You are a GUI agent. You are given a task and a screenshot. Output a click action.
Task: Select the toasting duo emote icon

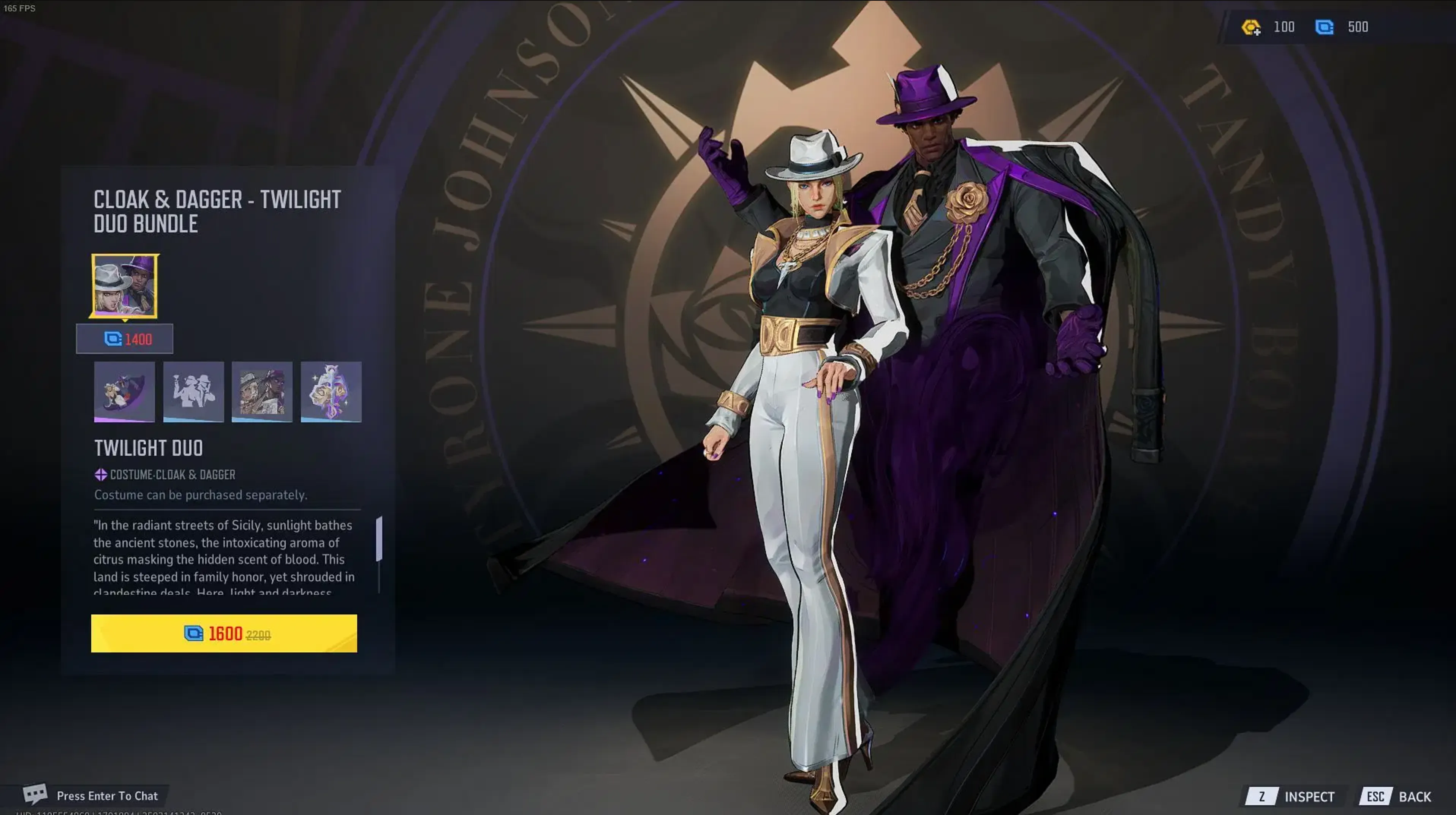[193, 392]
